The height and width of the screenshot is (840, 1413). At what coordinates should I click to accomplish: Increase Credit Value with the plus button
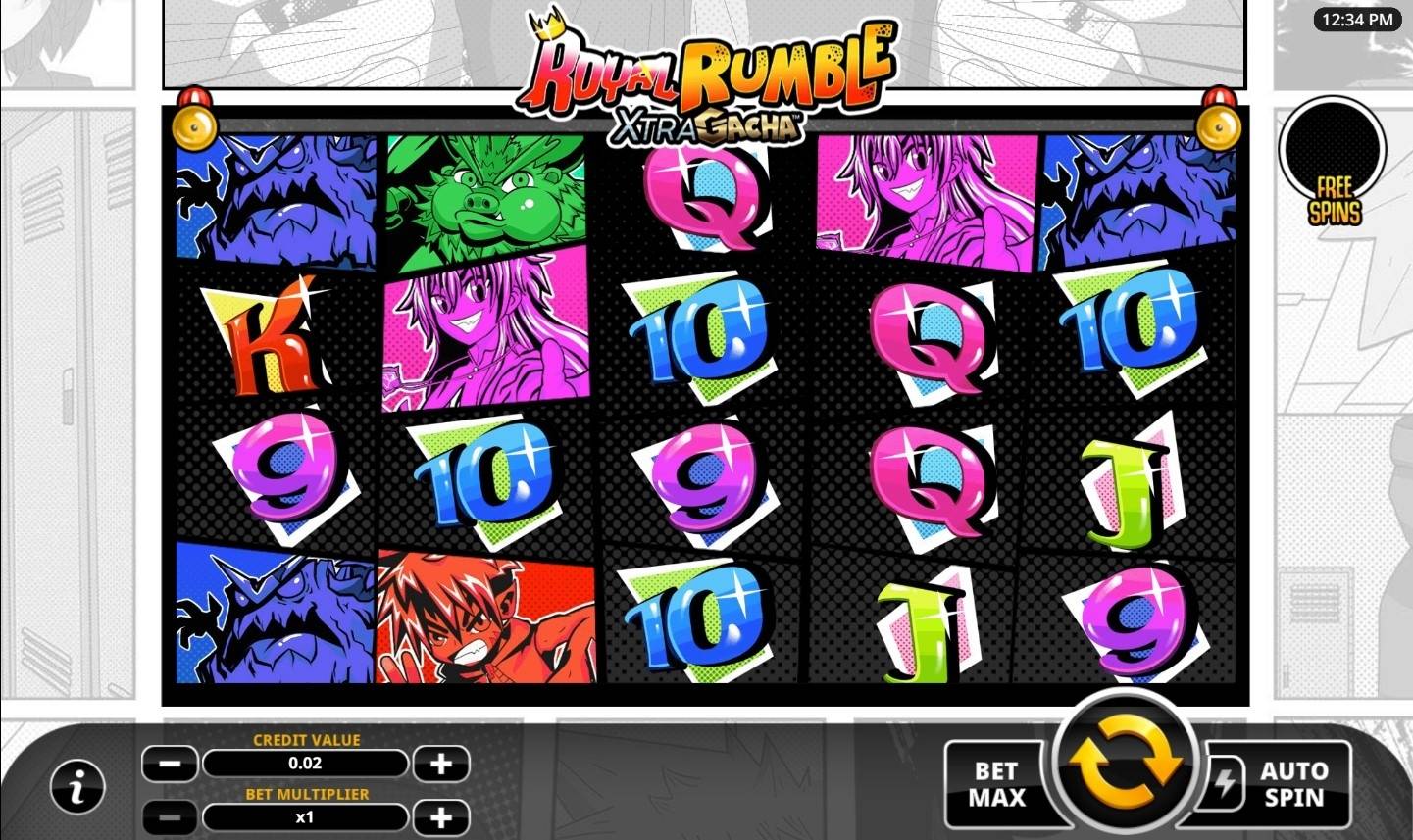pos(440,764)
